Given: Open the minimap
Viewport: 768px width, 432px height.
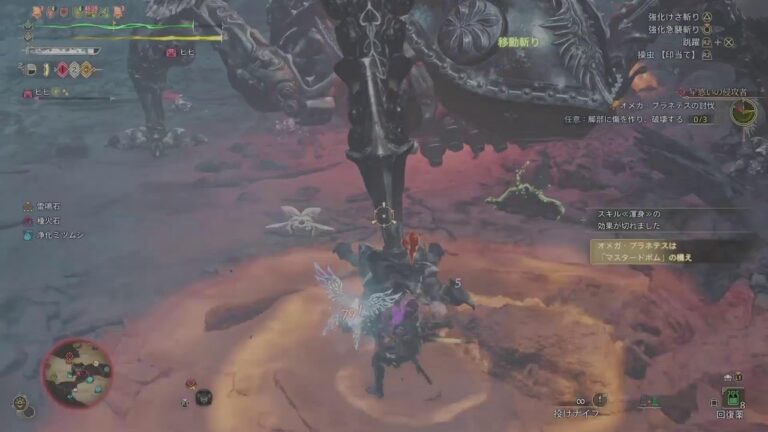Looking at the screenshot, I should pyautogui.click(x=76, y=372).
